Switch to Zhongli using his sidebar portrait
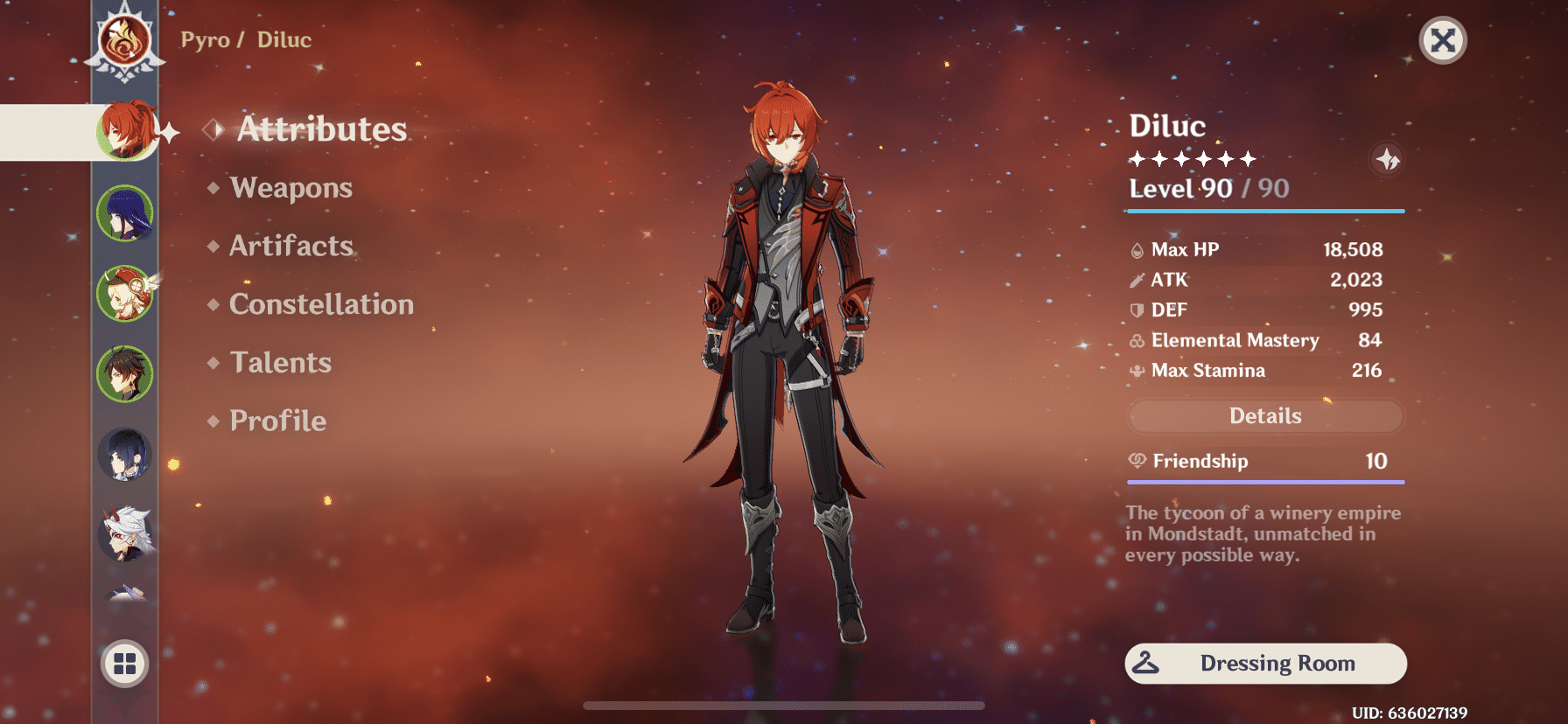The image size is (1568, 724). (125, 373)
